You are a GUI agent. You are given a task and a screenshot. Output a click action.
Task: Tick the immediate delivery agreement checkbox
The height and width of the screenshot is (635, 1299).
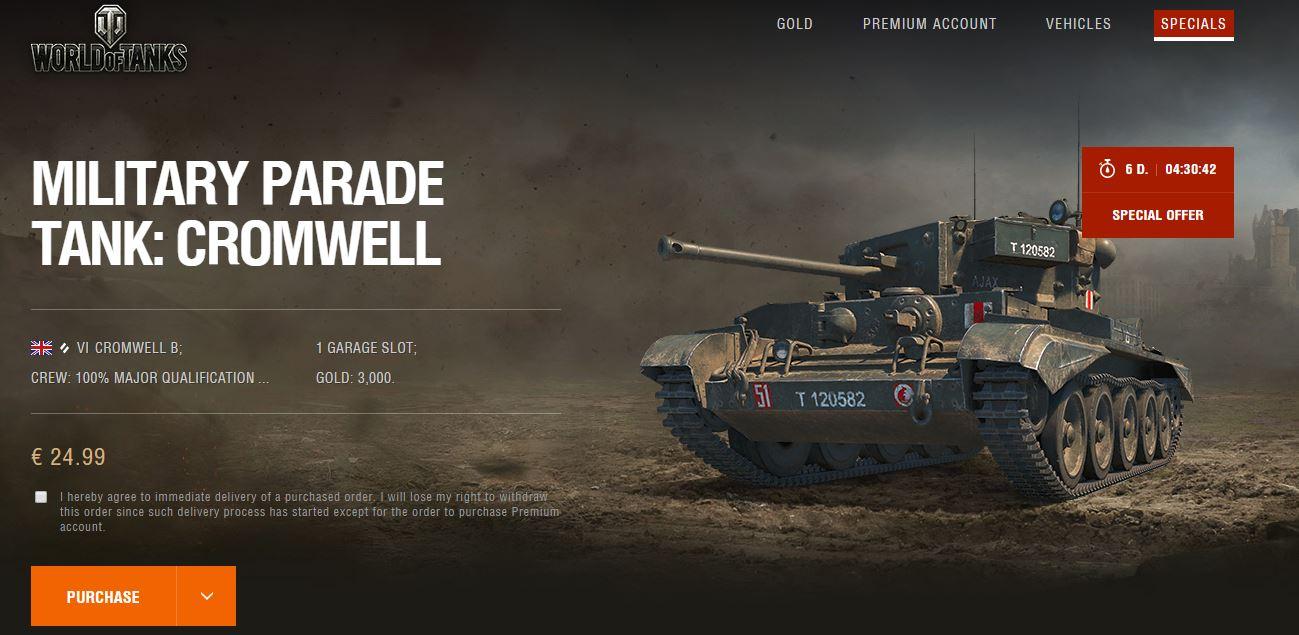(x=41, y=497)
